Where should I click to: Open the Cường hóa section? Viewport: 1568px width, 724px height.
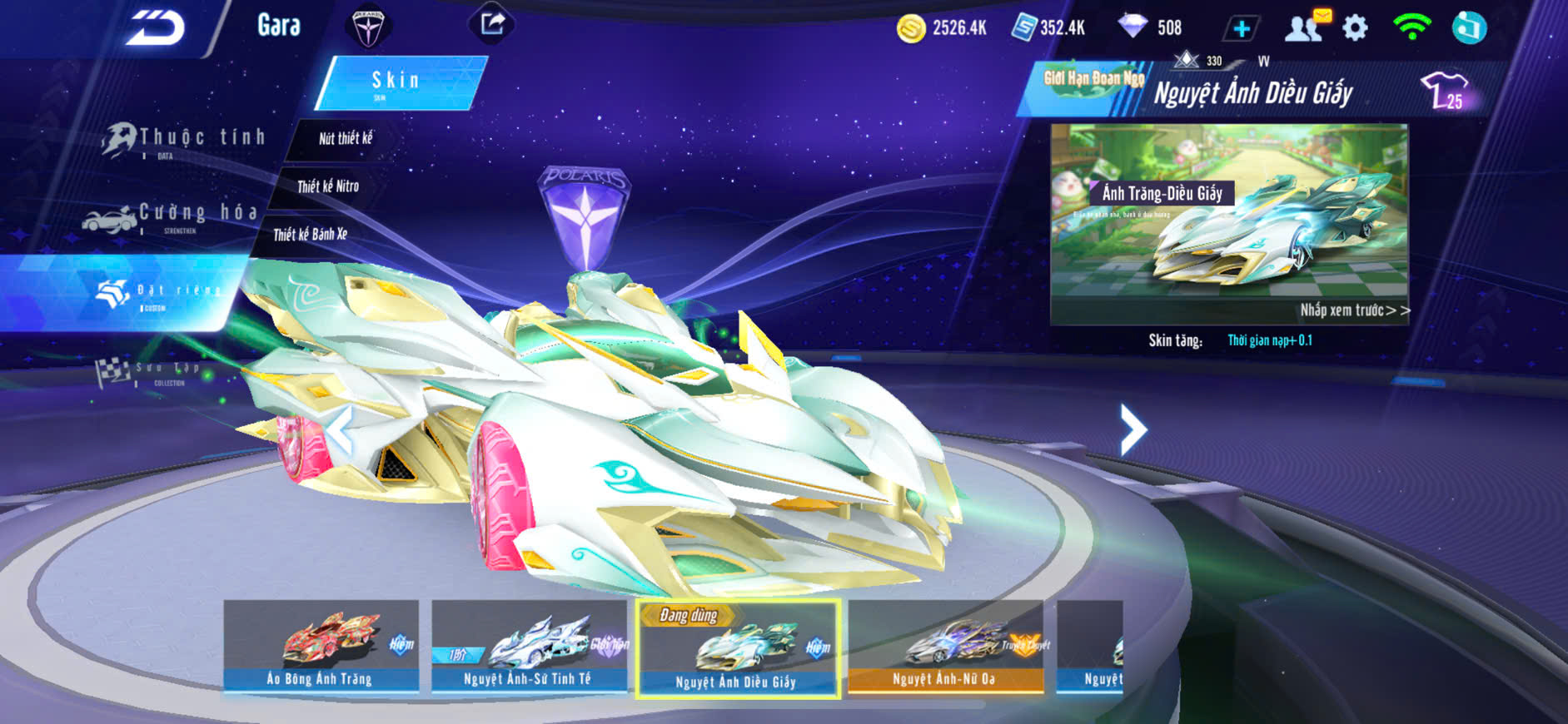tap(171, 216)
